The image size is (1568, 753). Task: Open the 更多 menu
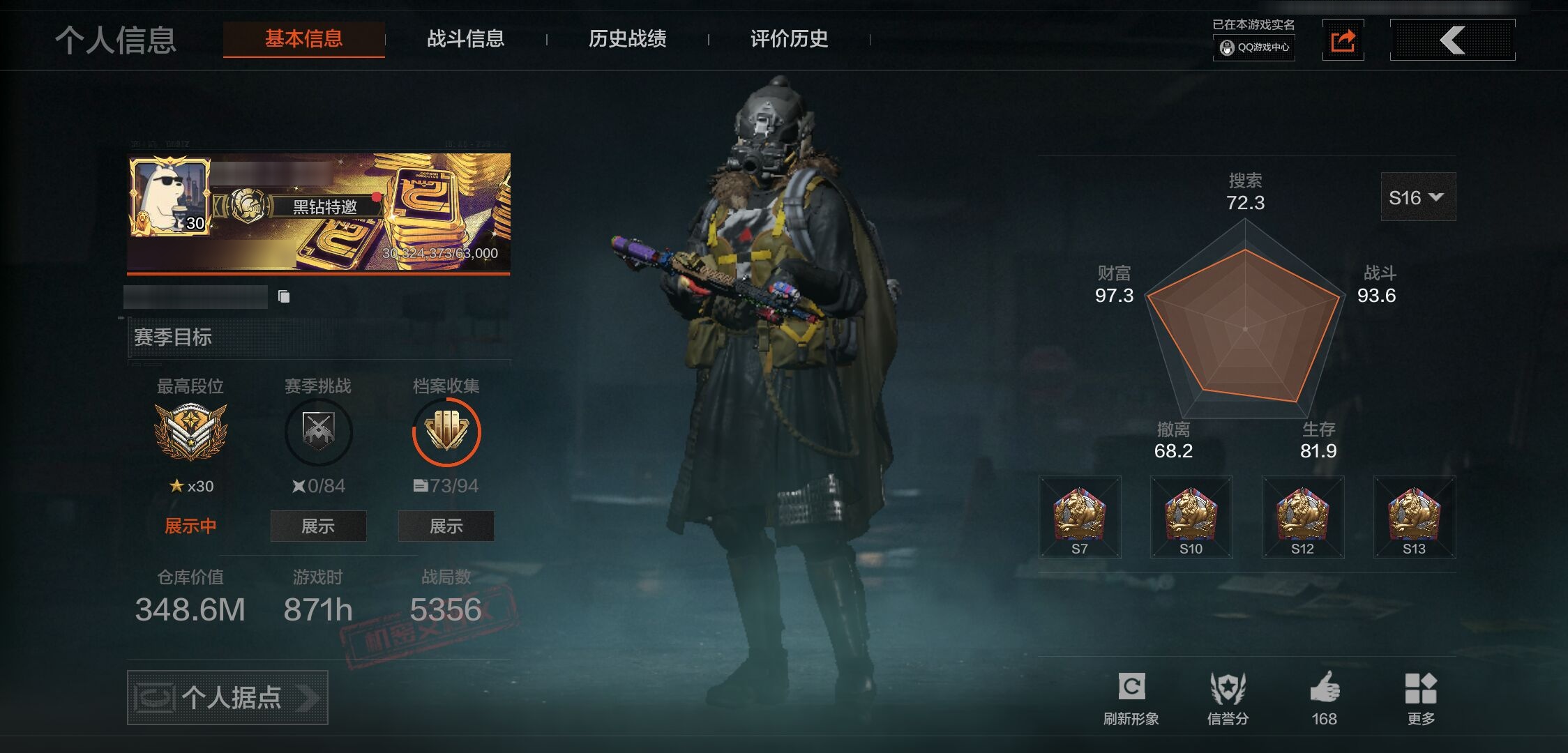(x=1421, y=697)
